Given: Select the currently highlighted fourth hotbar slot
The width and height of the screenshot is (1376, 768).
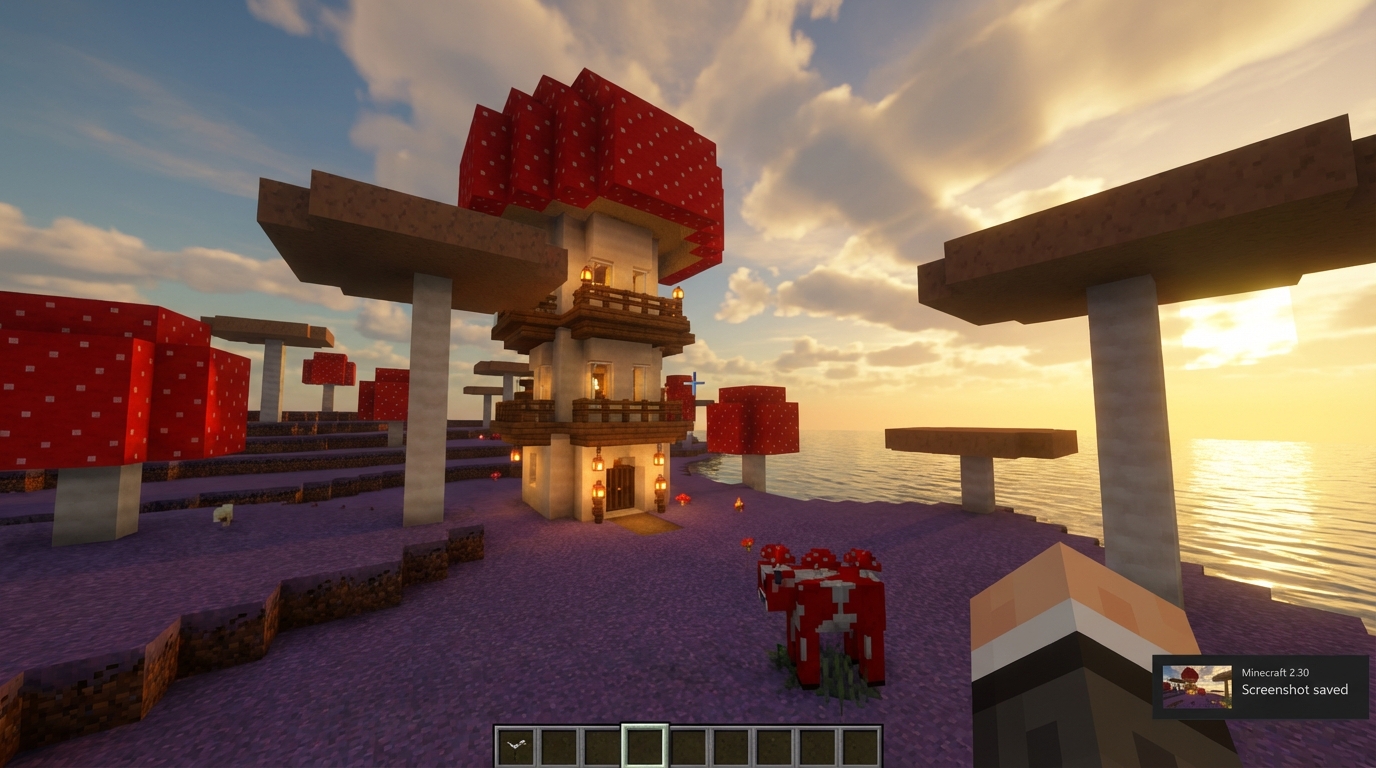Looking at the screenshot, I should [x=645, y=746].
